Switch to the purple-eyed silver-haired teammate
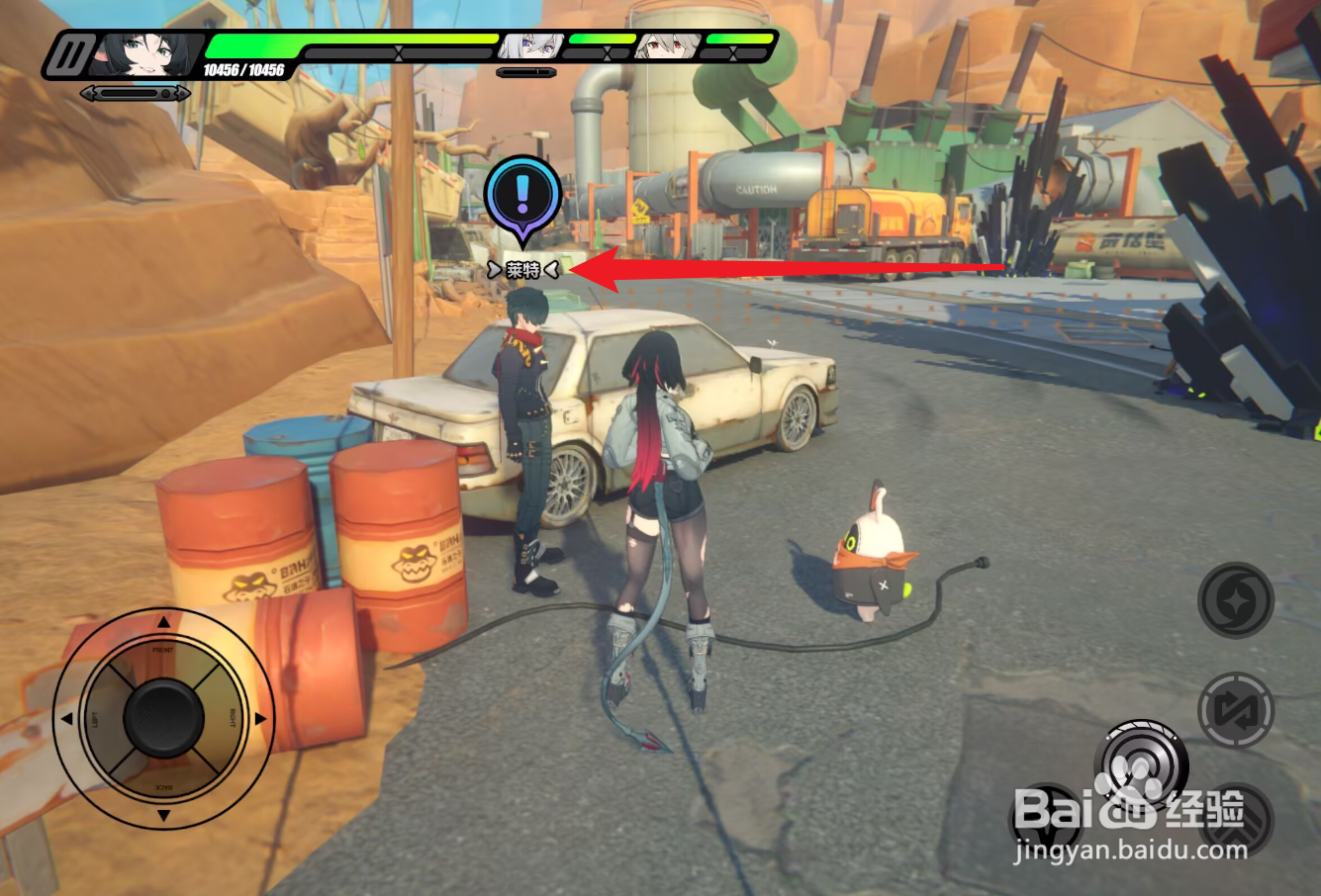This screenshot has height=896, width=1321. click(x=530, y=45)
